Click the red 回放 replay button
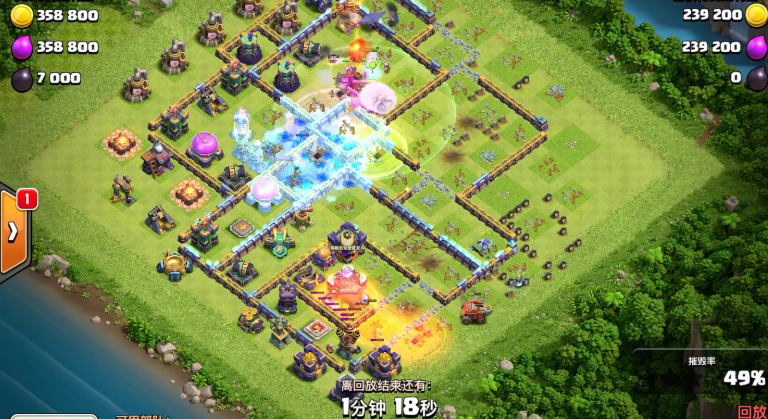Image resolution: width=768 pixels, height=419 pixels. click(751, 411)
